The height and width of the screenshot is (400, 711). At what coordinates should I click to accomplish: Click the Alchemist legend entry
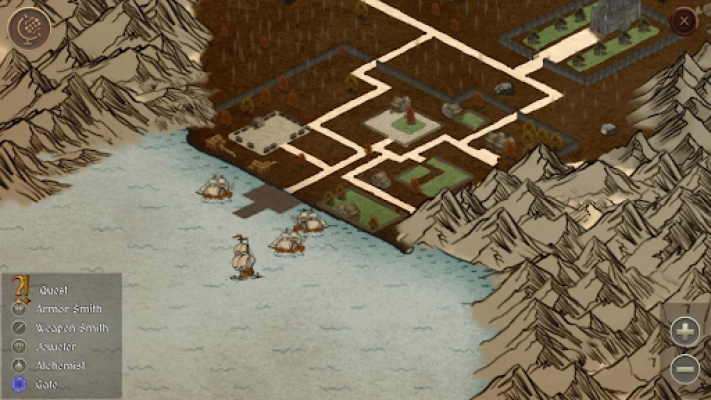(60, 365)
